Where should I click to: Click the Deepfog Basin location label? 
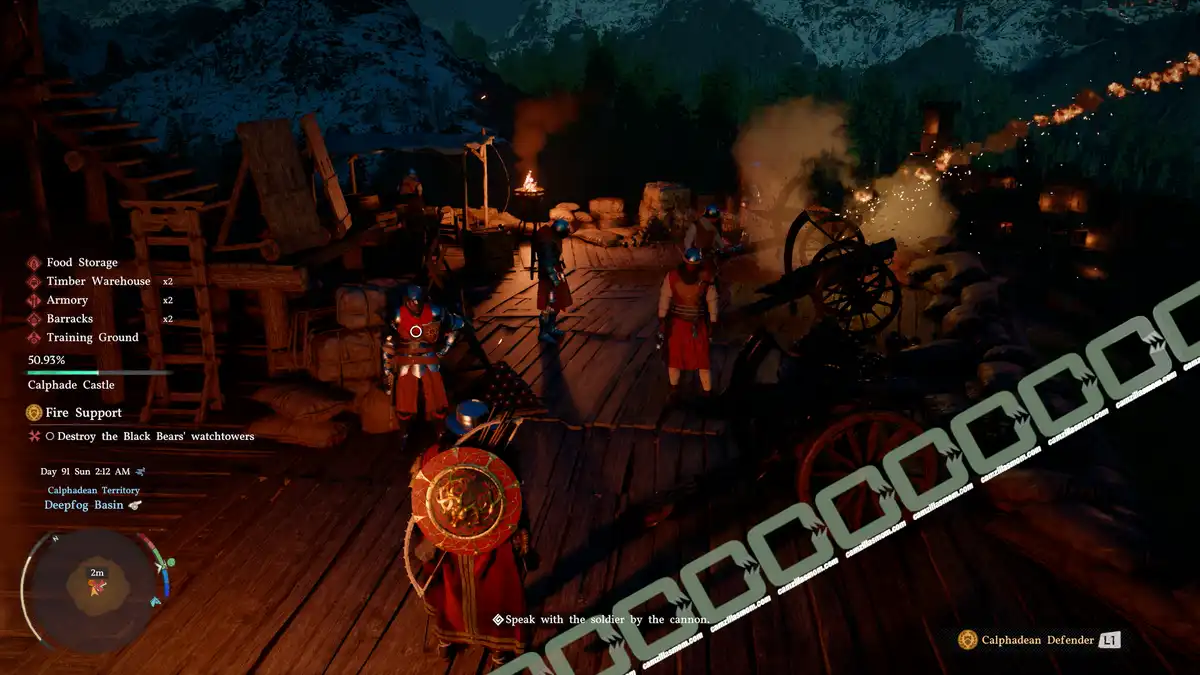[x=84, y=505]
